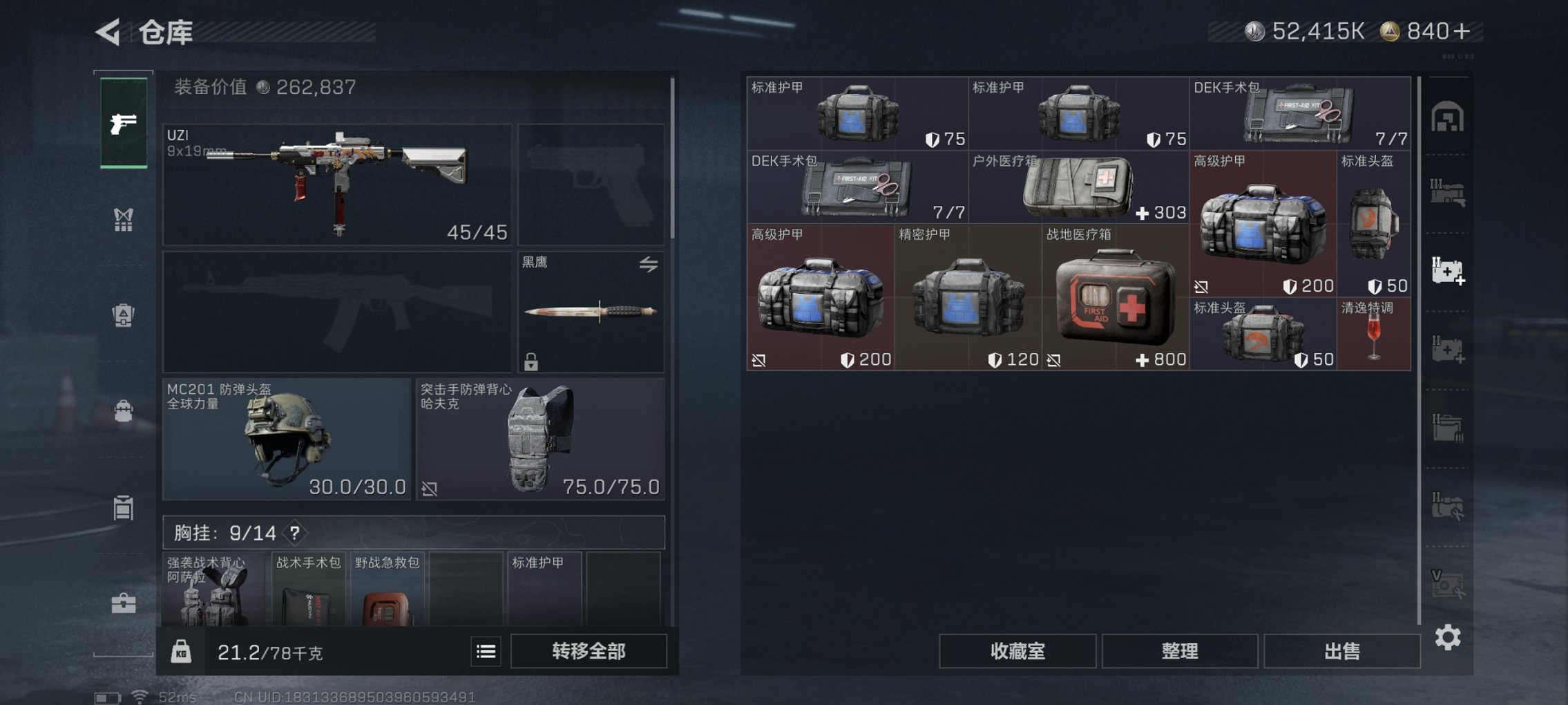
Task: Click the swap arrows toggle on the 黑鹰 knife
Action: [x=648, y=265]
